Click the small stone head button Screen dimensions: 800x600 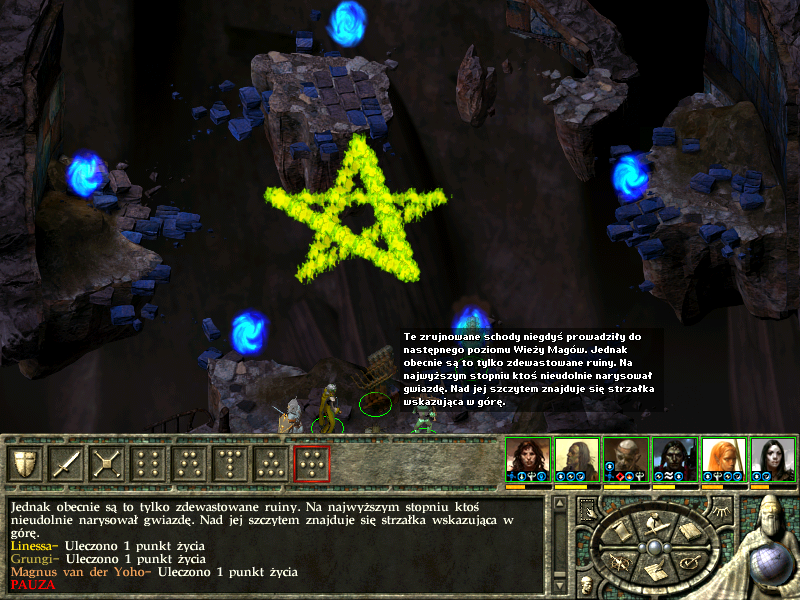[x=586, y=584]
